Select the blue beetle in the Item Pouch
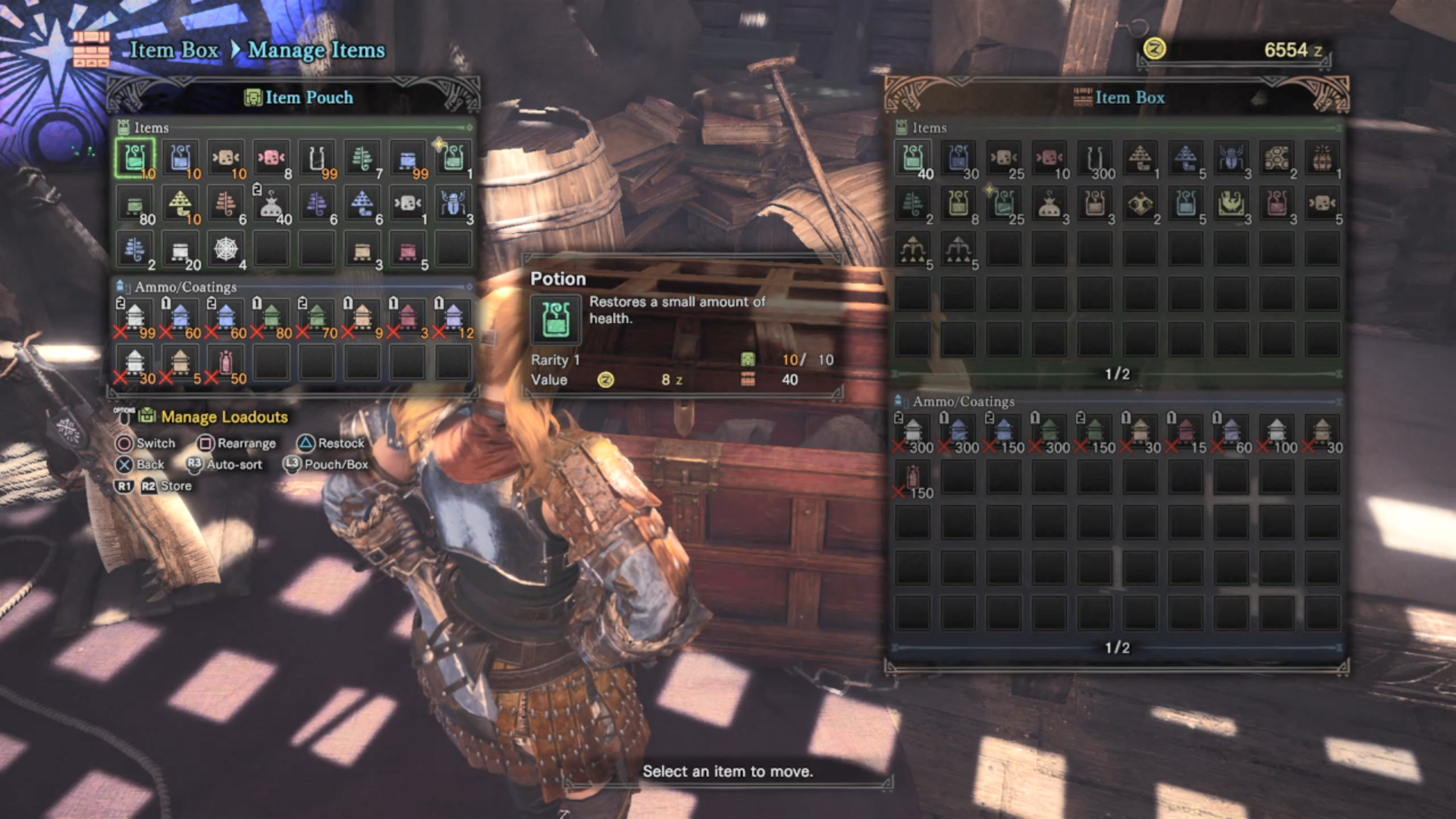This screenshot has width=1456, height=819. click(x=453, y=204)
